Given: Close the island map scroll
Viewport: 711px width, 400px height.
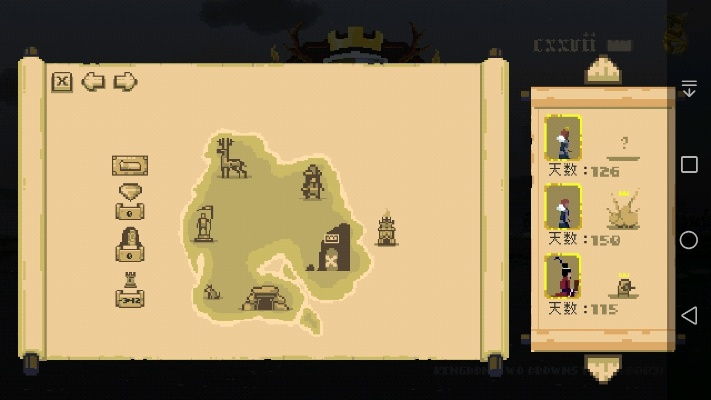Looking at the screenshot, I should click(x=62, y=82).
